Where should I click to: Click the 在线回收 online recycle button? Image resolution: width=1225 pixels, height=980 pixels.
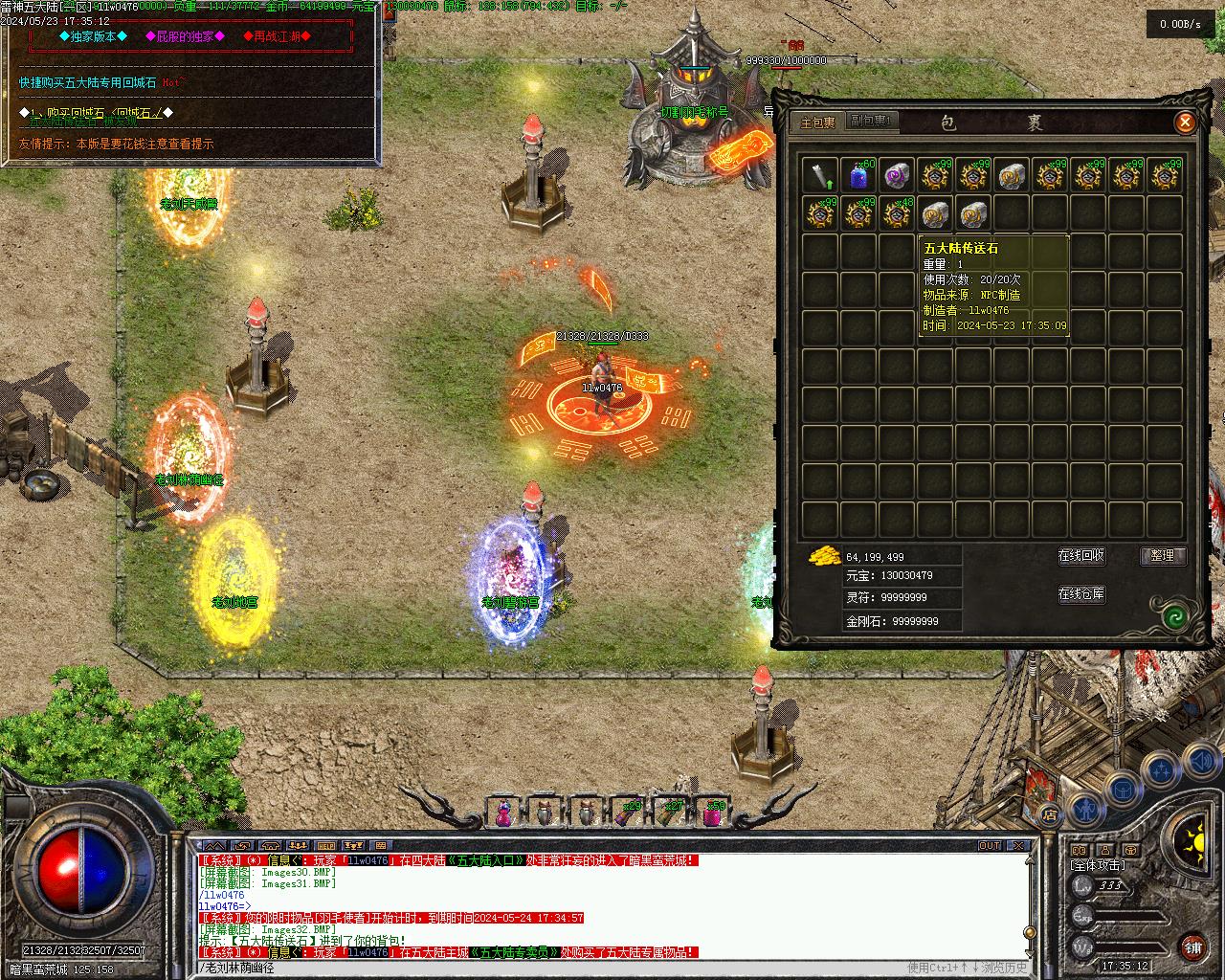1081,556
